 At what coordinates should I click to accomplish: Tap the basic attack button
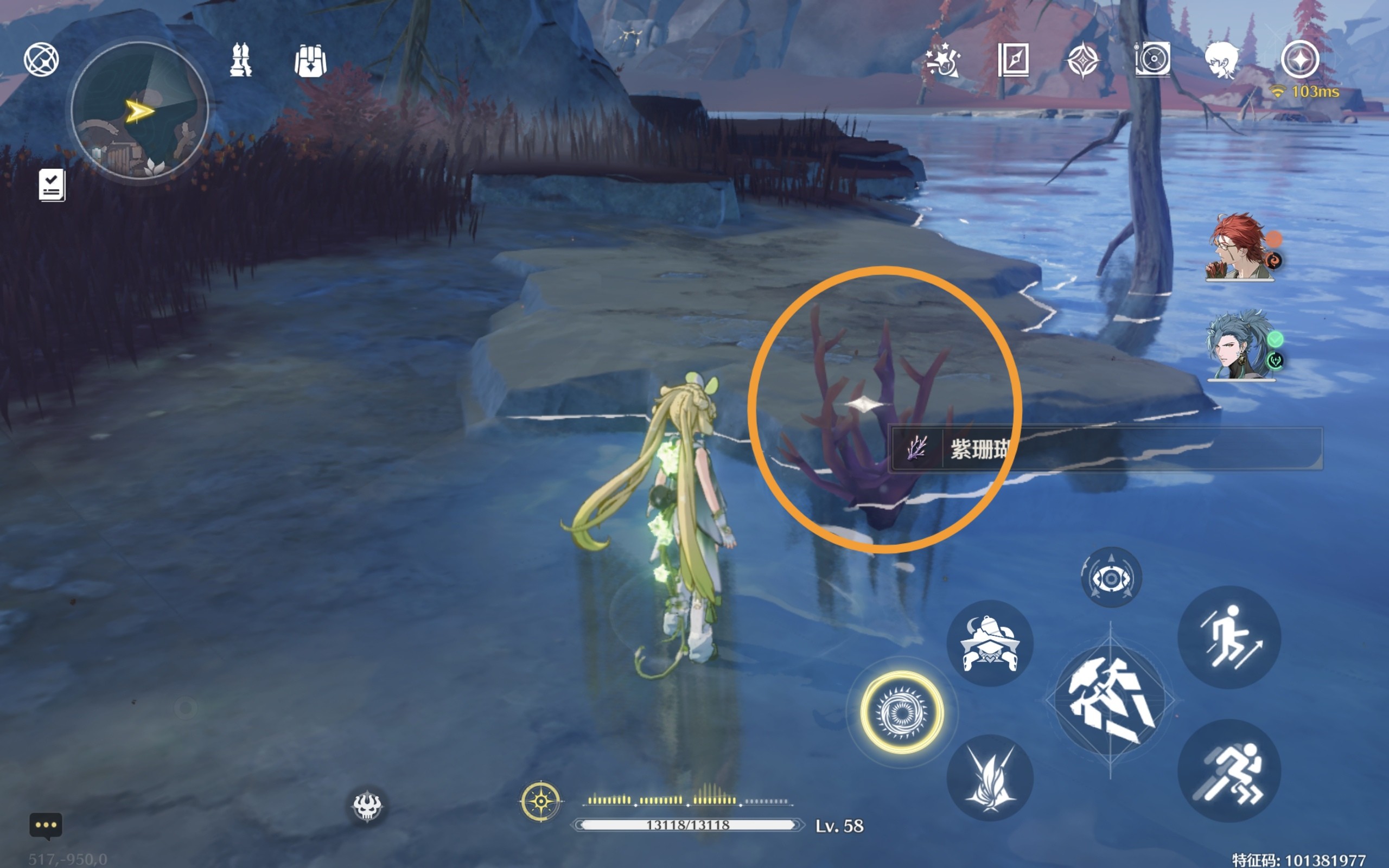pyautogui.click(x=1110, y=700)
